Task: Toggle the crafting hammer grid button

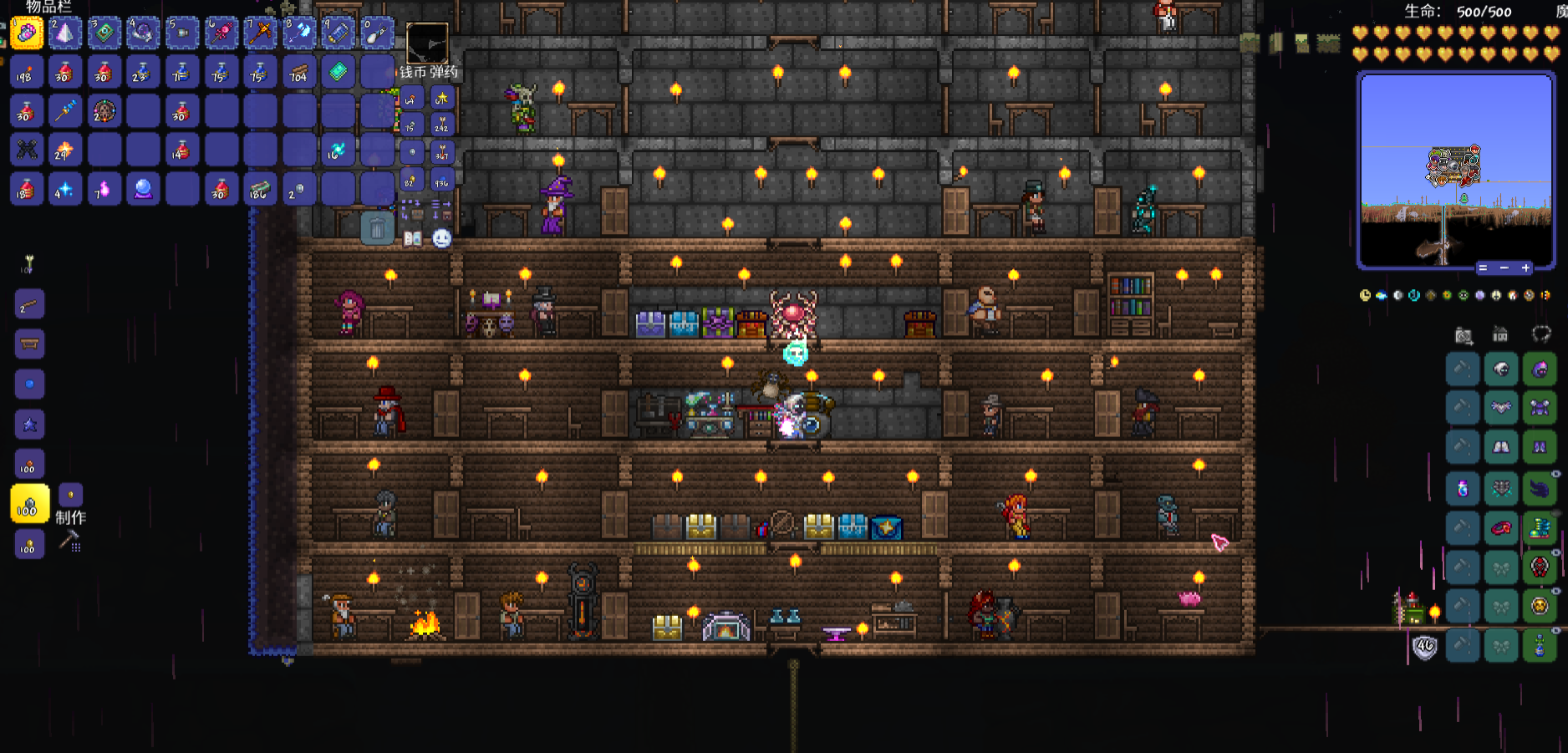Action: click(69, 542)
